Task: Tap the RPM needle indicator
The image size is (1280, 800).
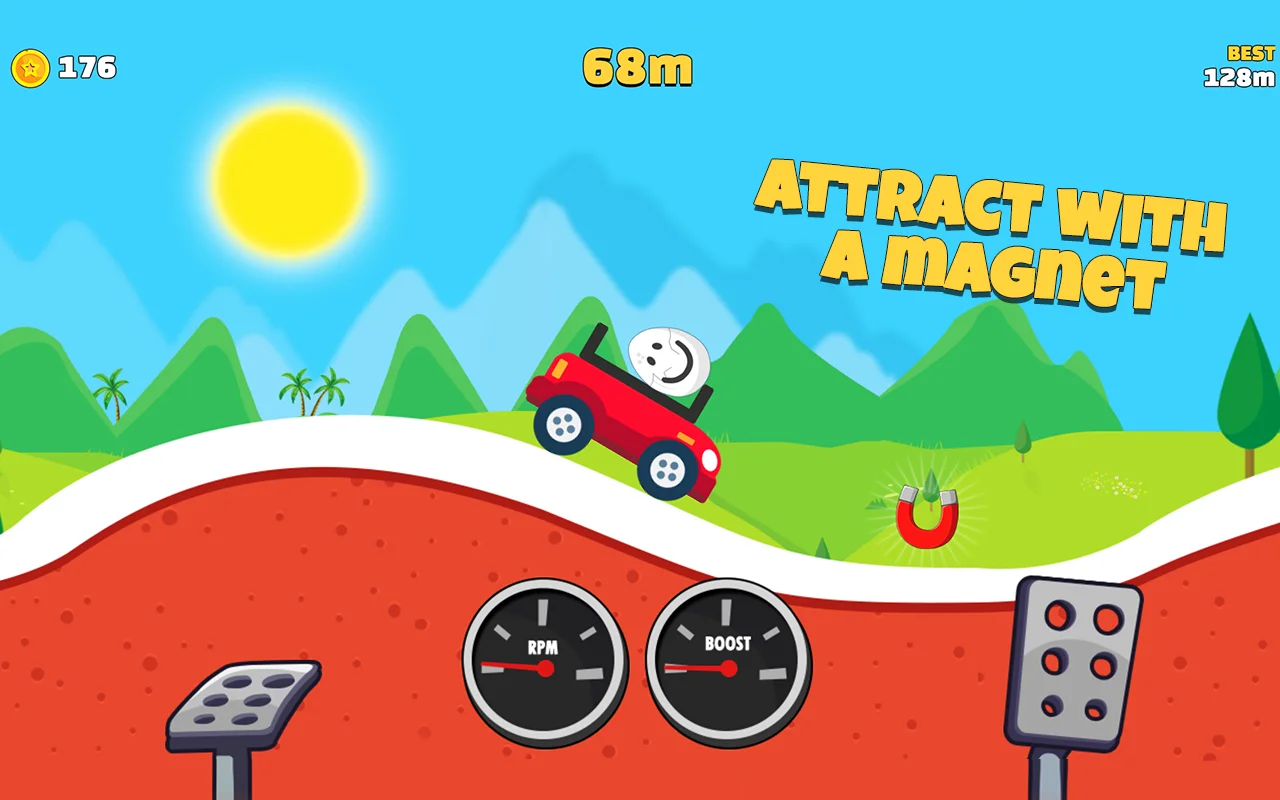Action: 518,665
